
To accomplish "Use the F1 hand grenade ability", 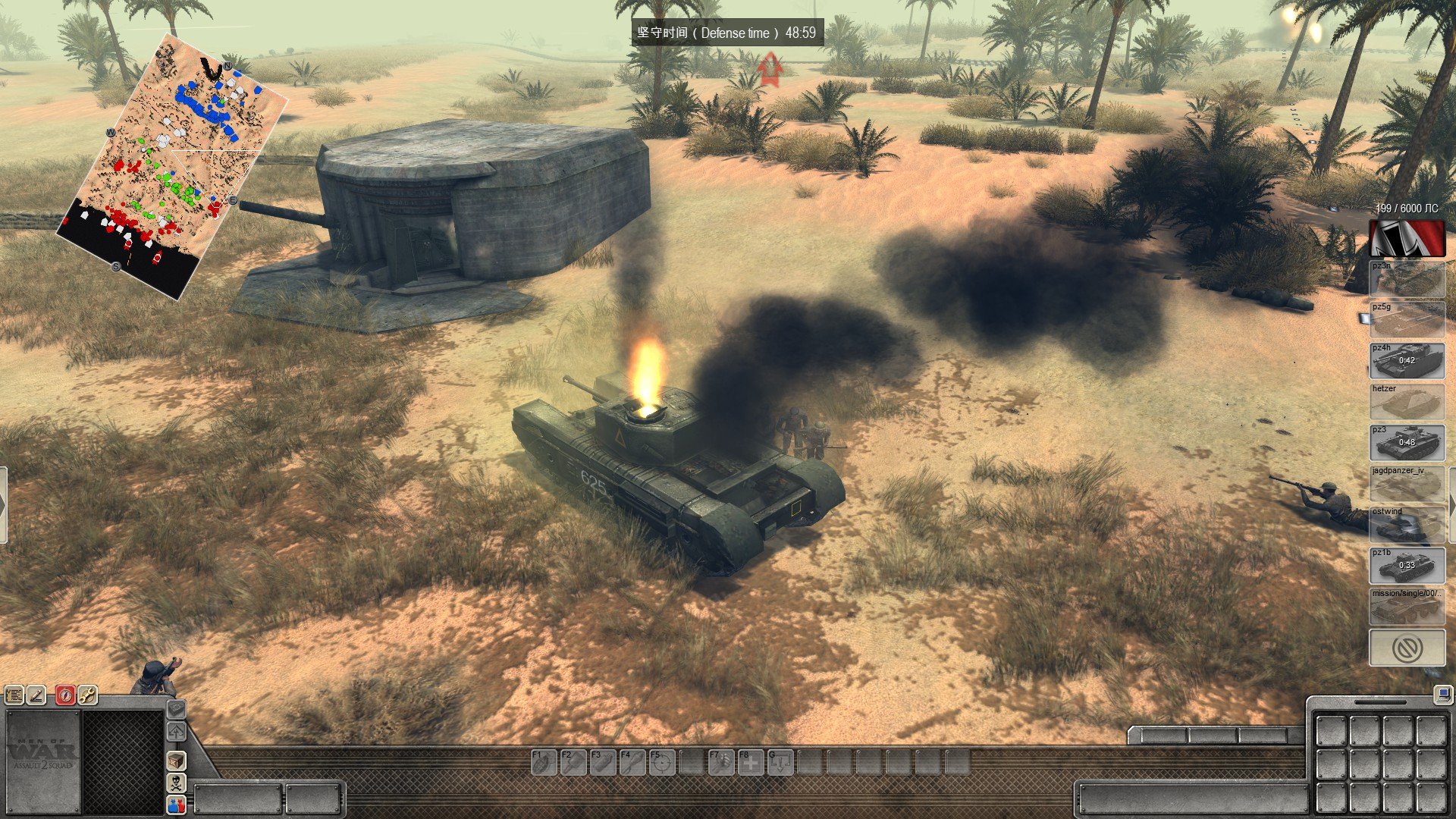I will point(543,762).
